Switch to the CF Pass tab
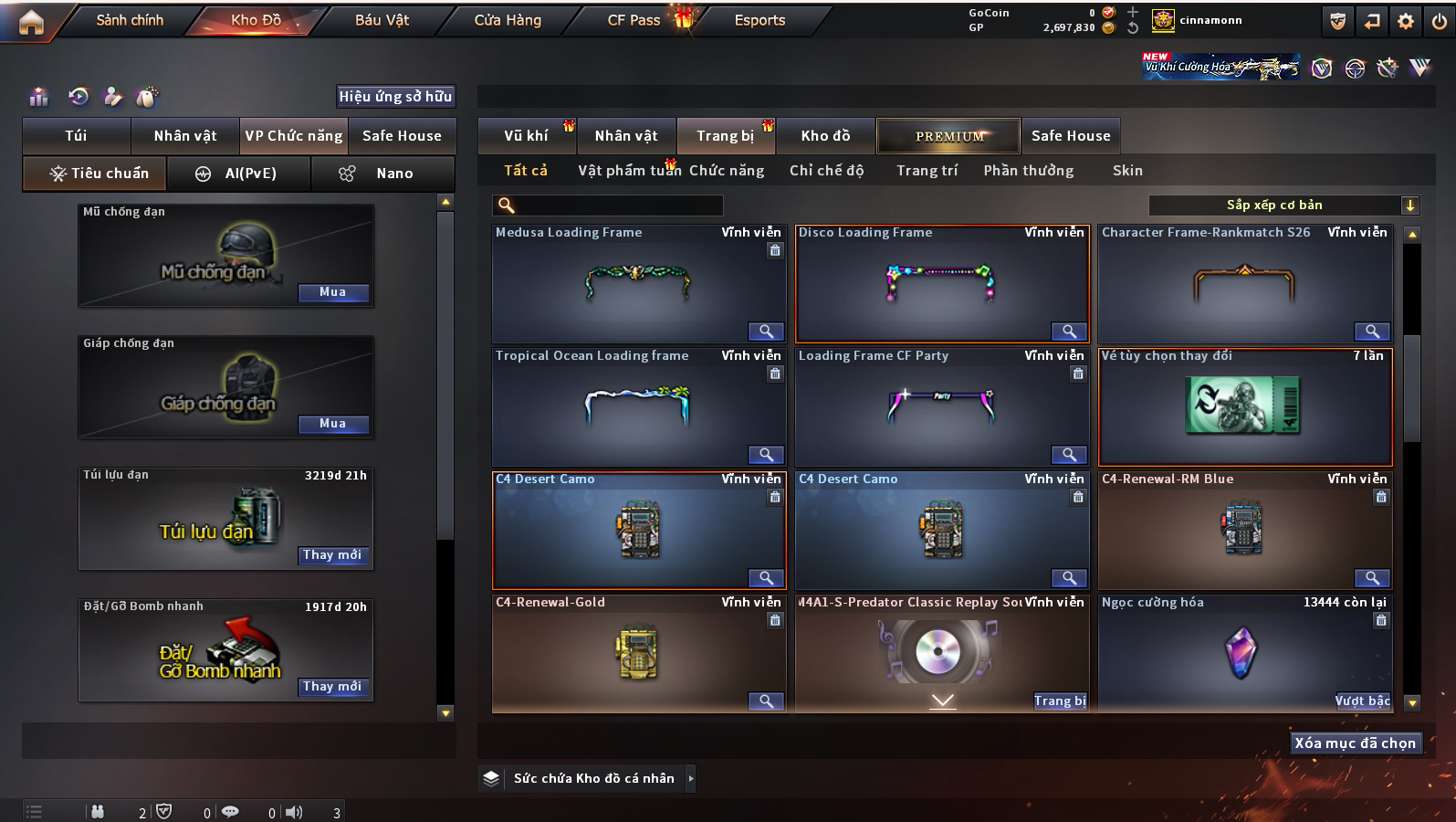 tap(634, 20)
